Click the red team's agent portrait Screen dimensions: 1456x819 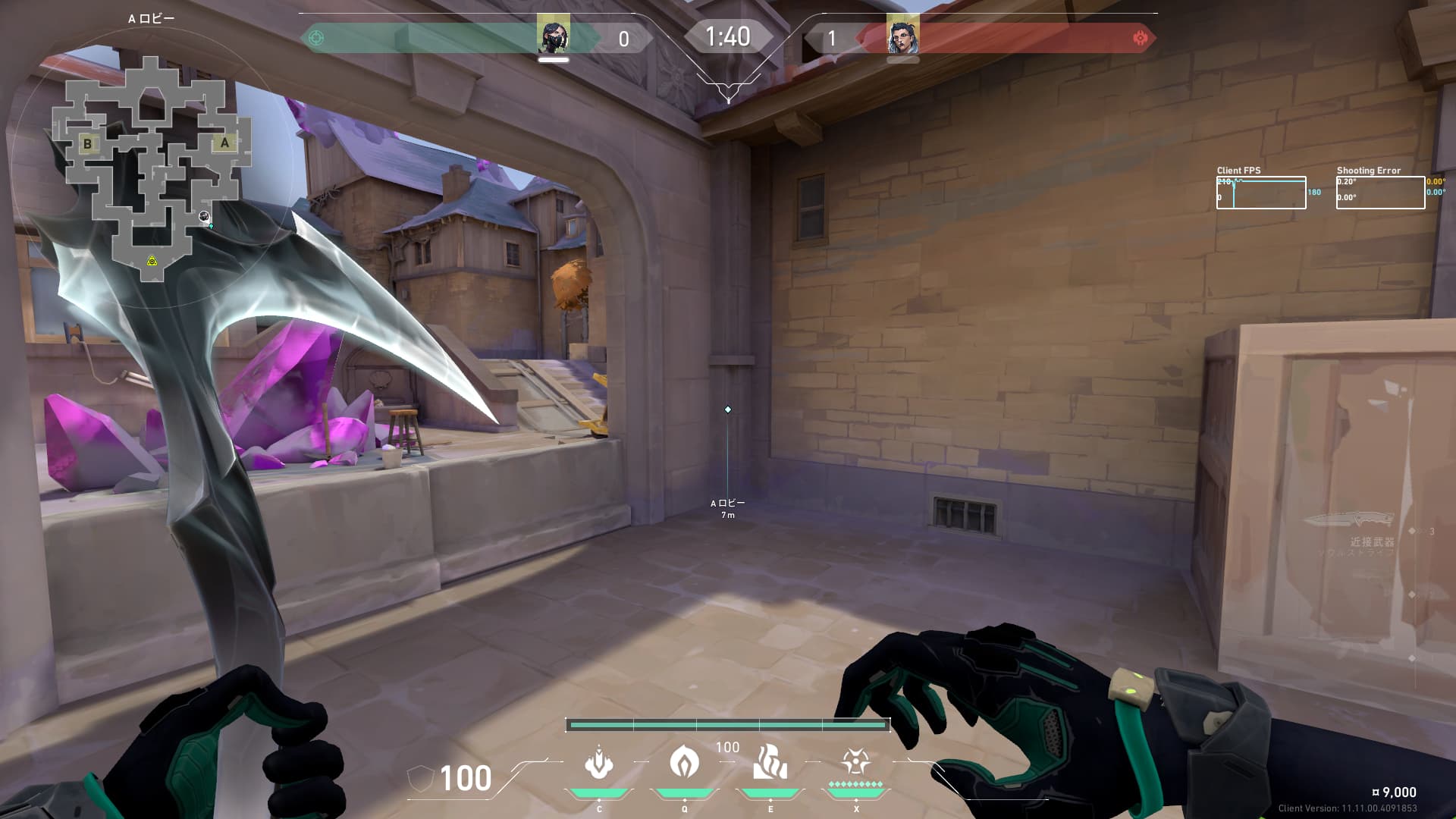tap(902, 36)
